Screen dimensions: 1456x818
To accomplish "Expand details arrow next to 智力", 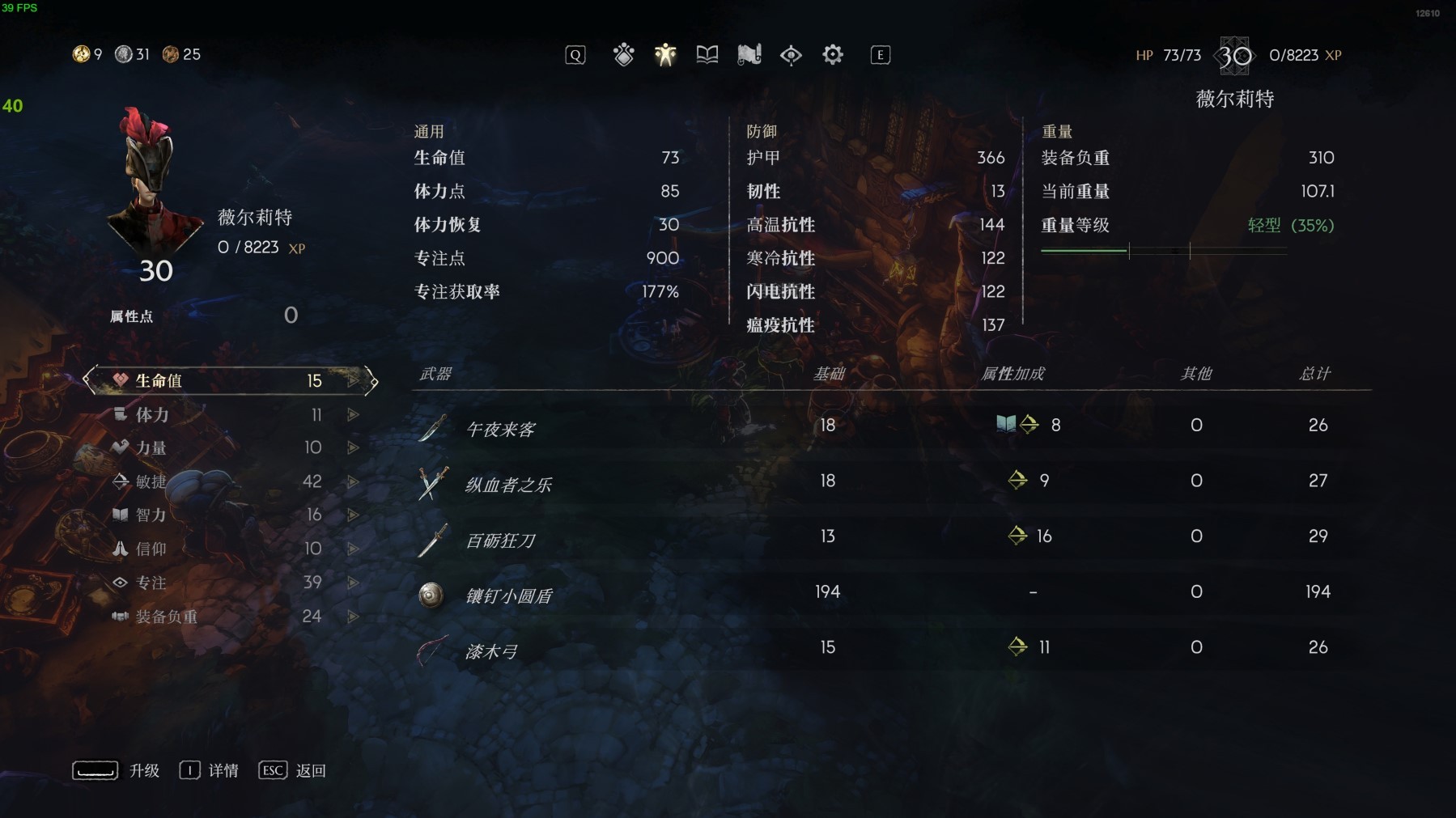I will tap(352, 515).
